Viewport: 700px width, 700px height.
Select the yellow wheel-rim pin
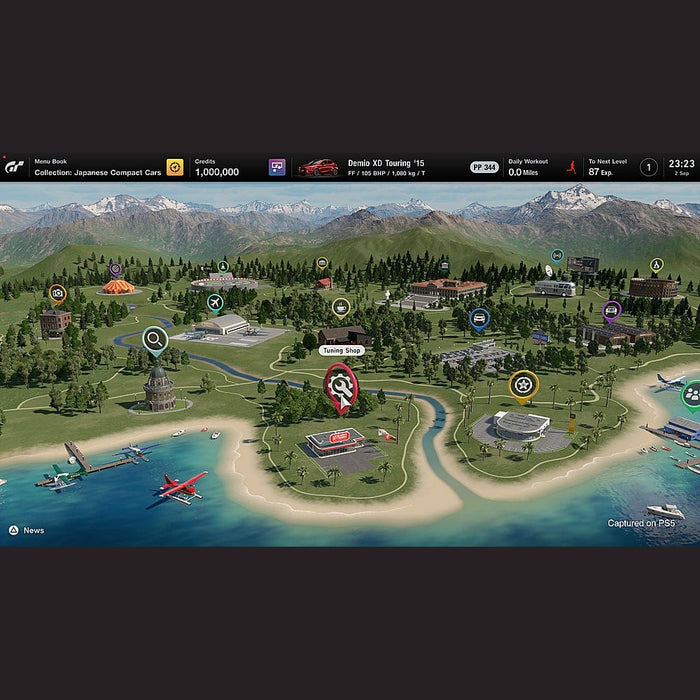tap(523, 384)
